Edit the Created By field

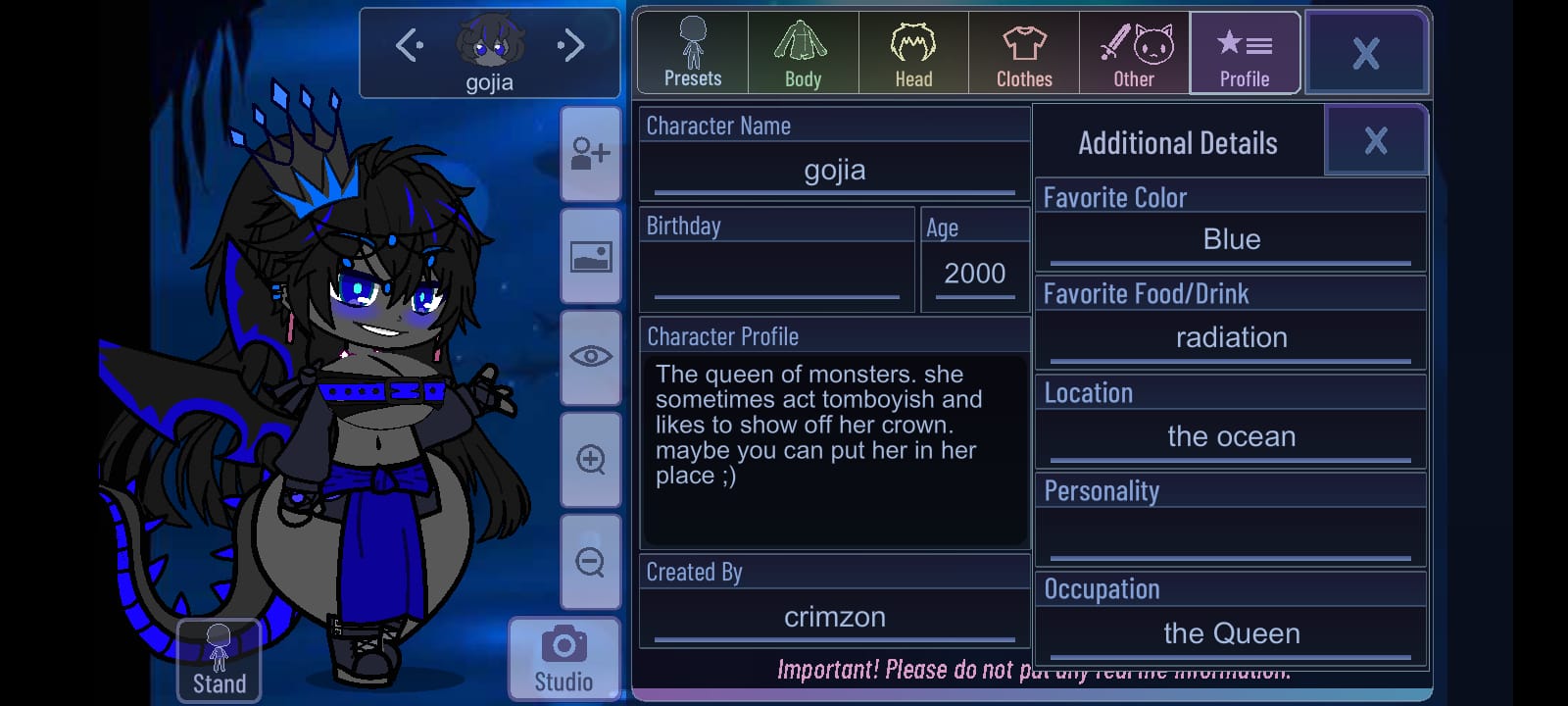coord(834,617)
